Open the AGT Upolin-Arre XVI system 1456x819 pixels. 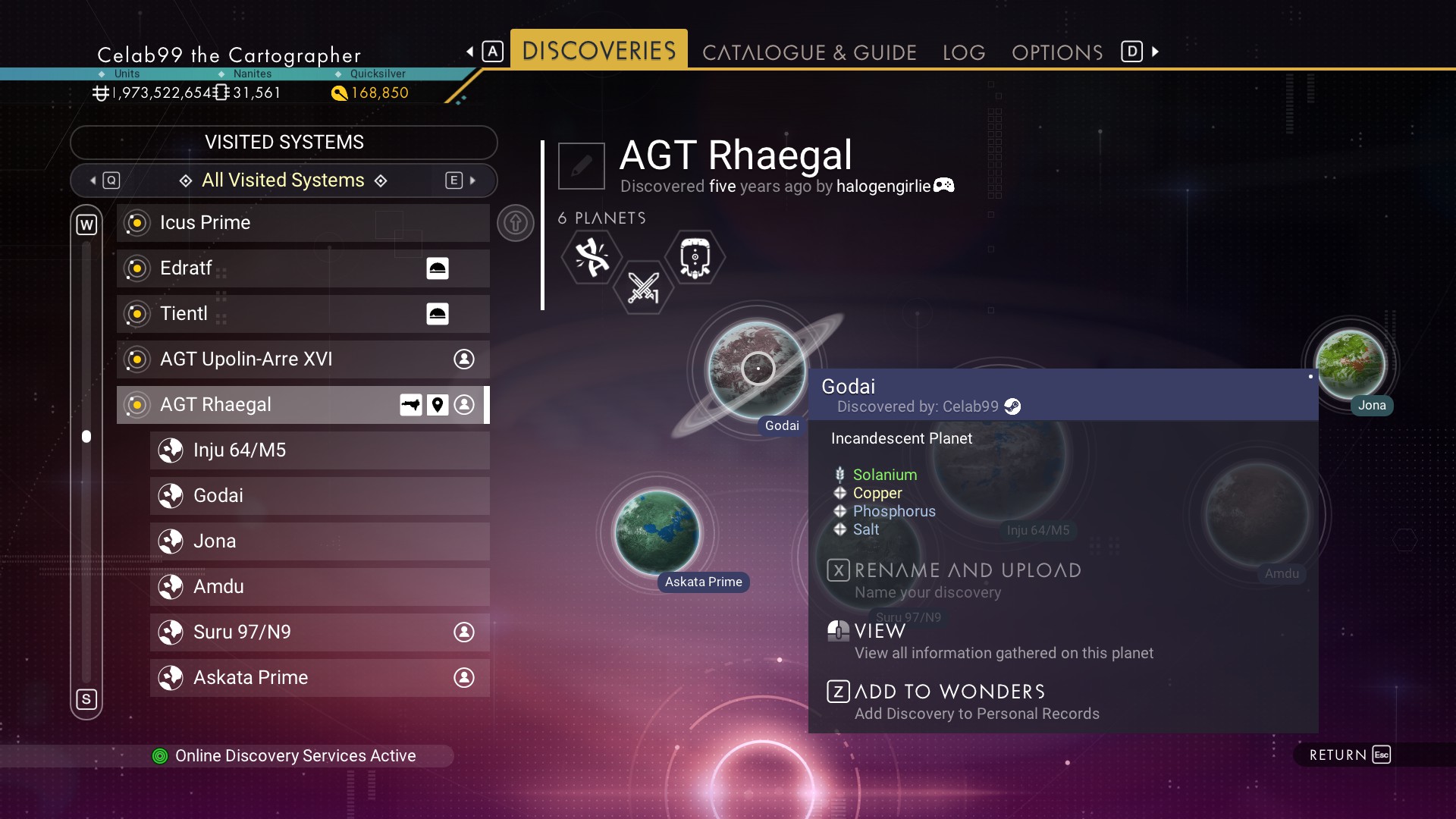pyautogui.click(x=303, y=359)
